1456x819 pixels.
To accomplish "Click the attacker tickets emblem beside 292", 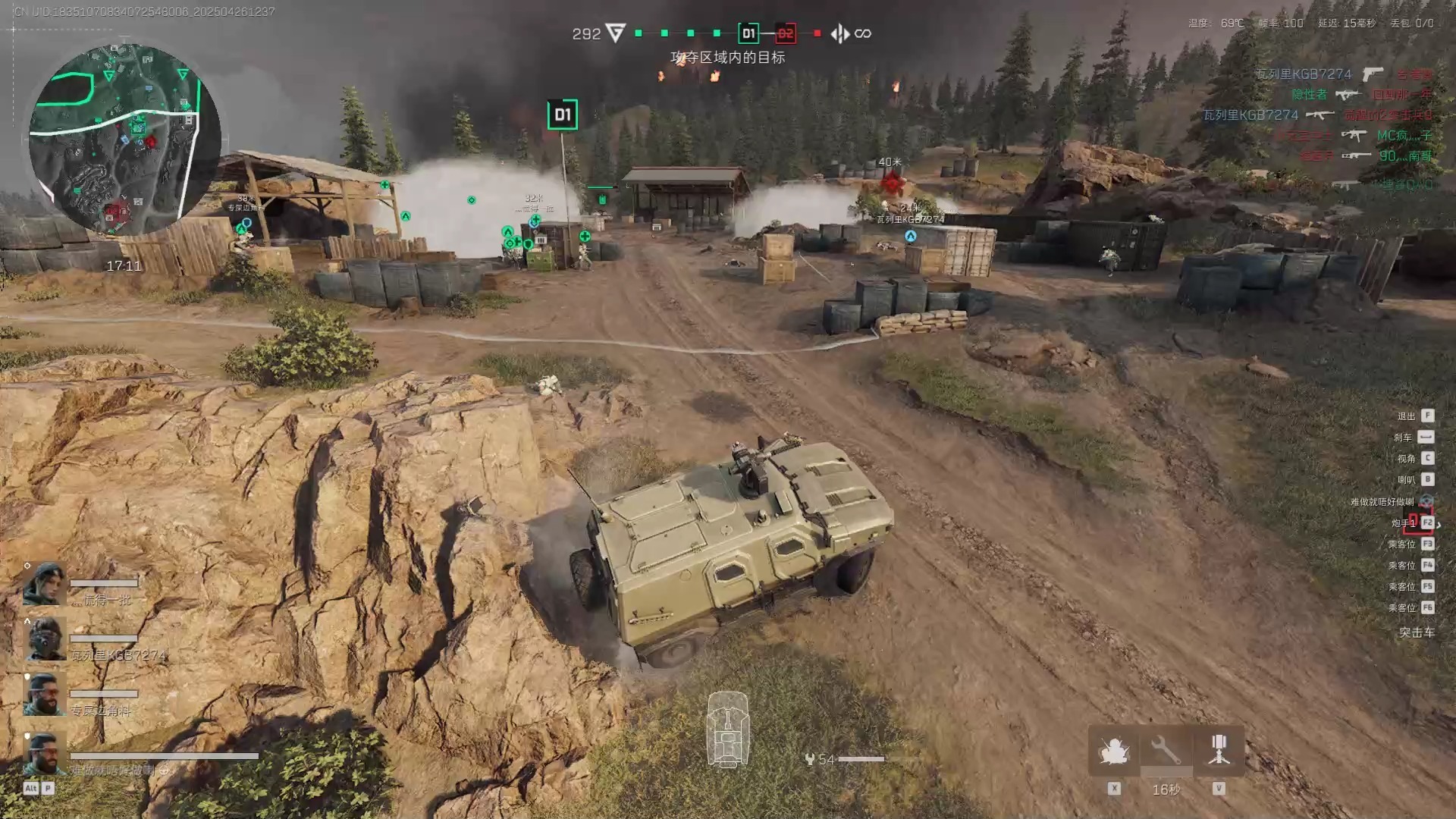I will pyautogui.click(x=615, y=33).
